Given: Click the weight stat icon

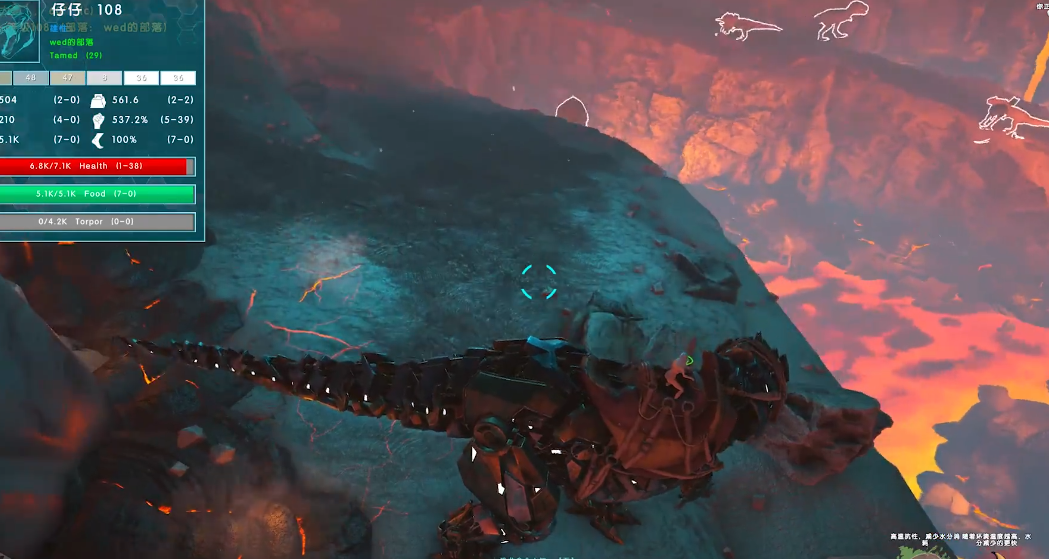Looking at the screenshot, I should 99,100.
